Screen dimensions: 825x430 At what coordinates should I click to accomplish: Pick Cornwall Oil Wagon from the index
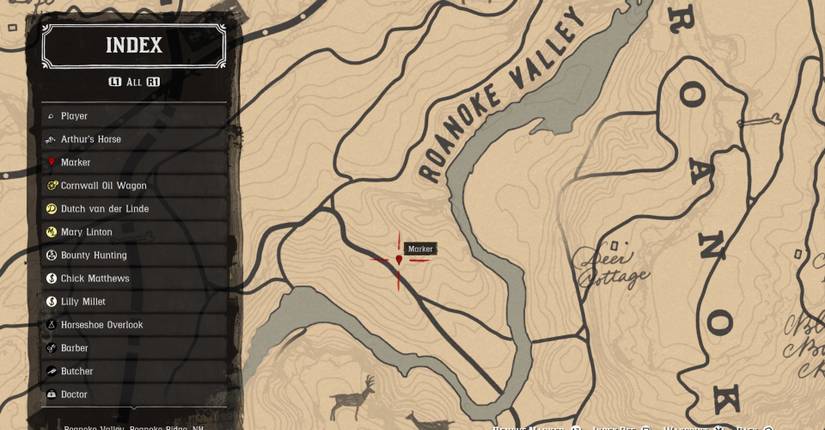[x=134, y=185]
